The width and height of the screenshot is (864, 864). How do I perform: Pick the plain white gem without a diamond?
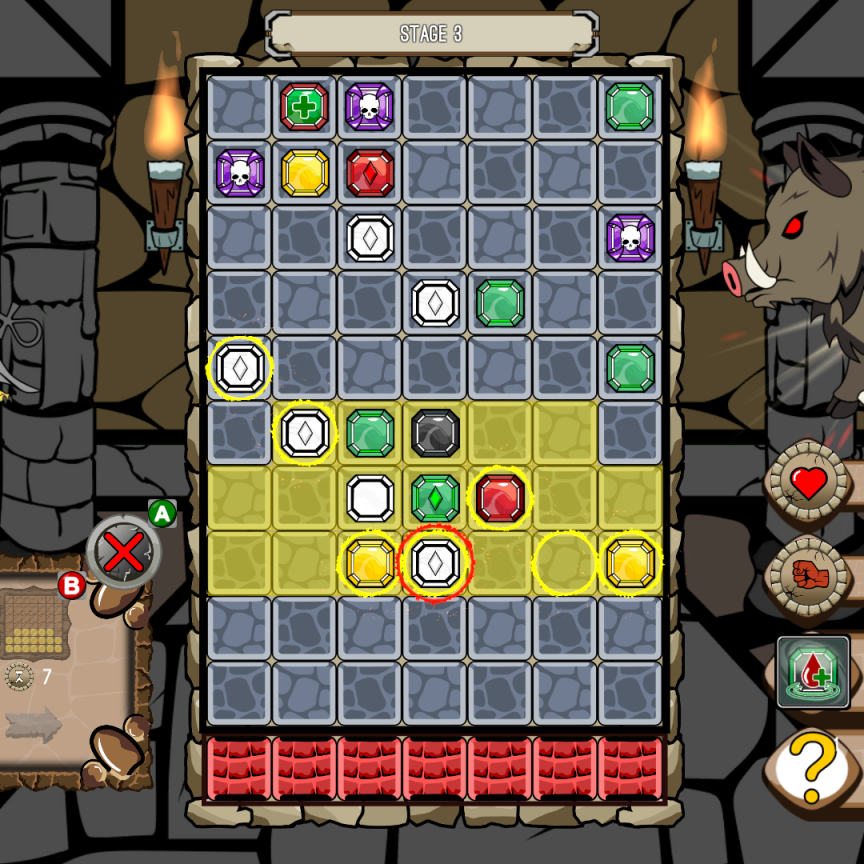370,498
